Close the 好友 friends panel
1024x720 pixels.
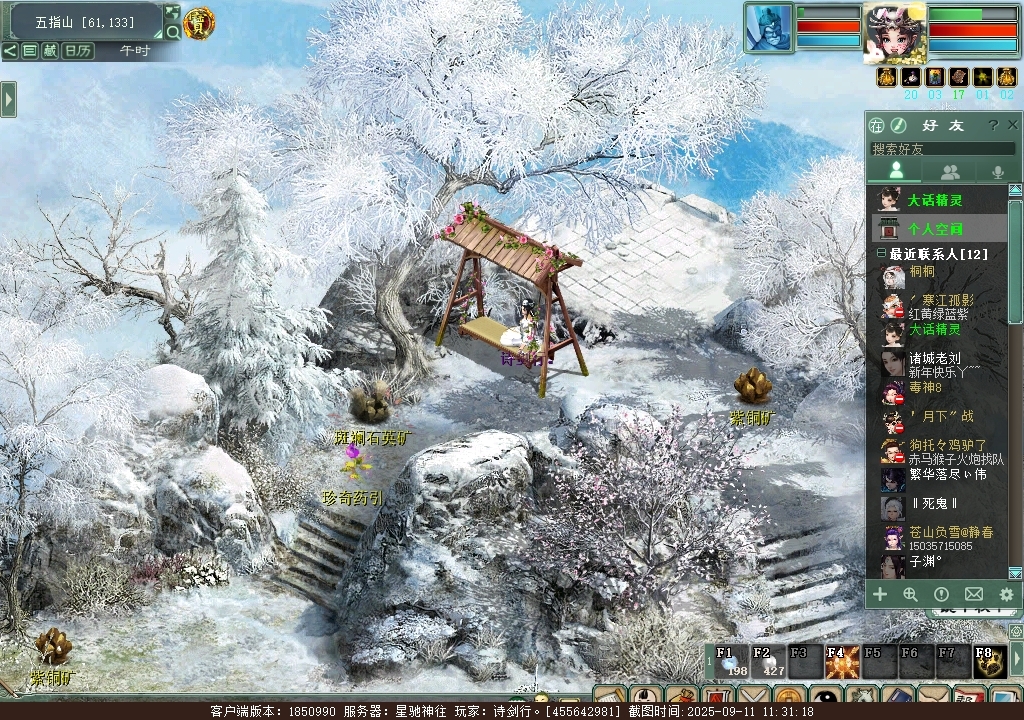pyautogui.click(x=1011, y=125)
